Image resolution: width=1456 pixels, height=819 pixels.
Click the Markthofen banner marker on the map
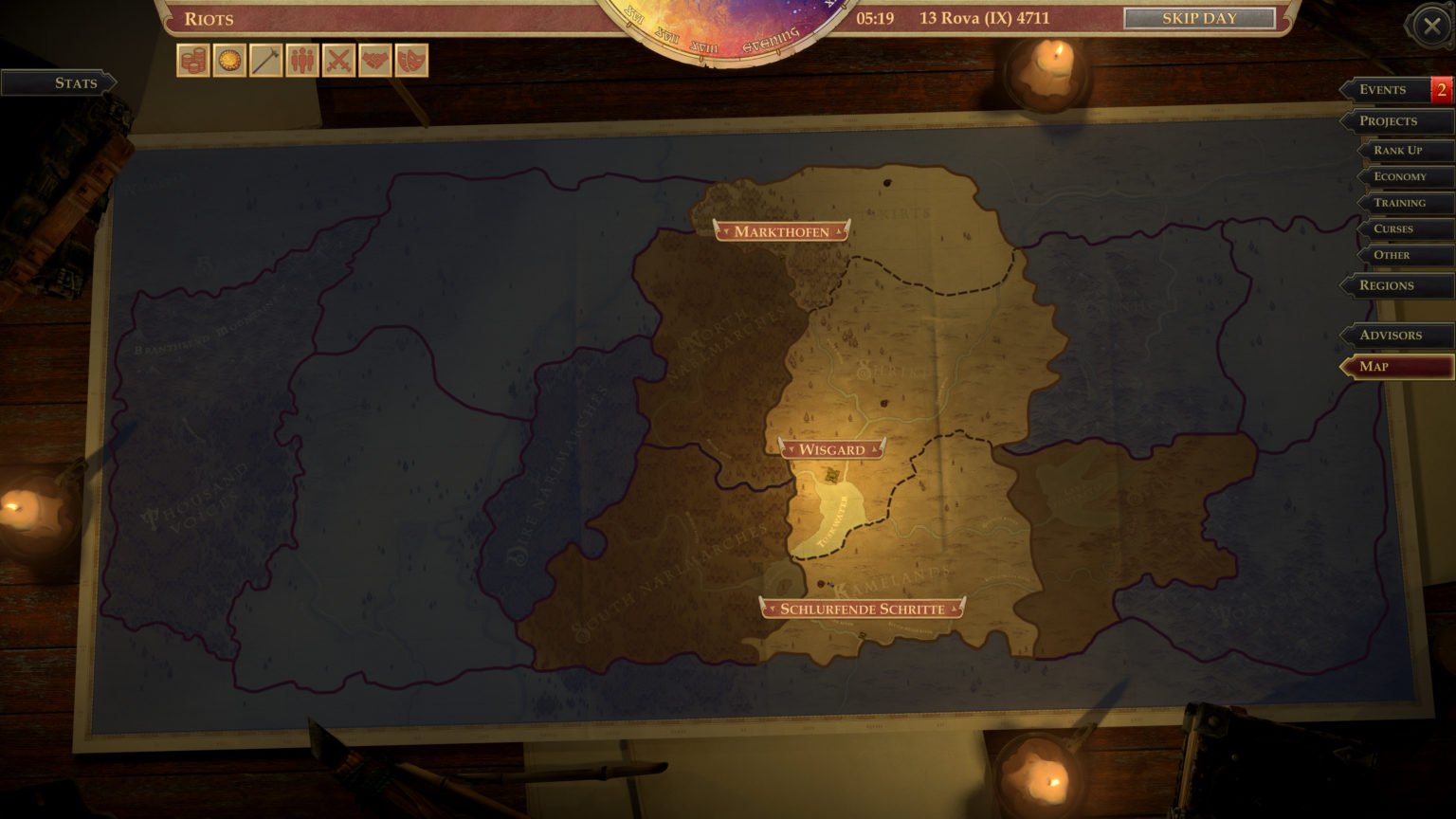tap(779, 230)
